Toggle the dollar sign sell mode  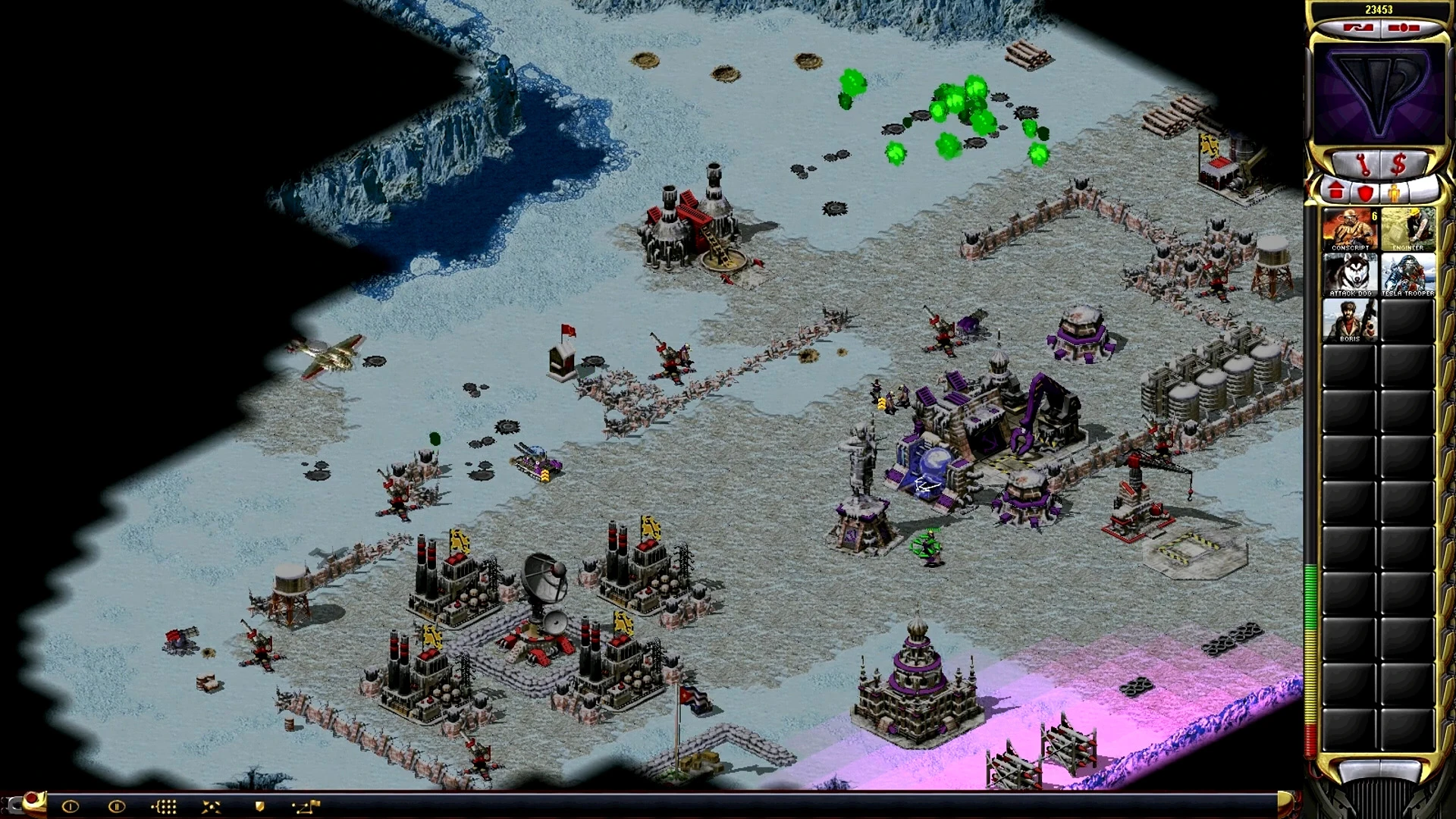pyautogui.click(x=1398, y=164)
